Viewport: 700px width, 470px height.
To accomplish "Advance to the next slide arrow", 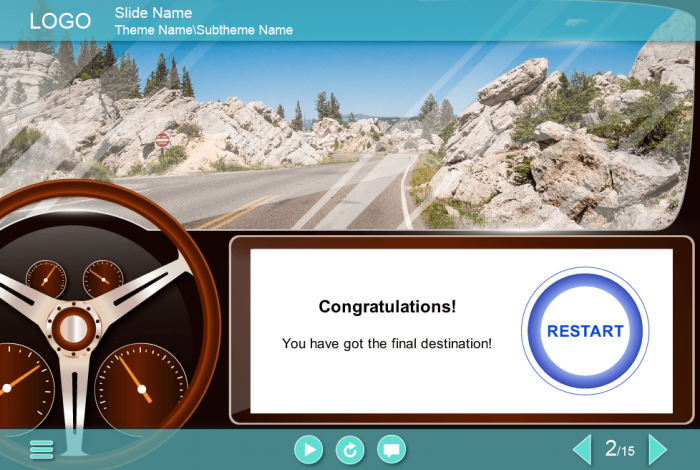I will pyautogui.click(x=657, y=449).
